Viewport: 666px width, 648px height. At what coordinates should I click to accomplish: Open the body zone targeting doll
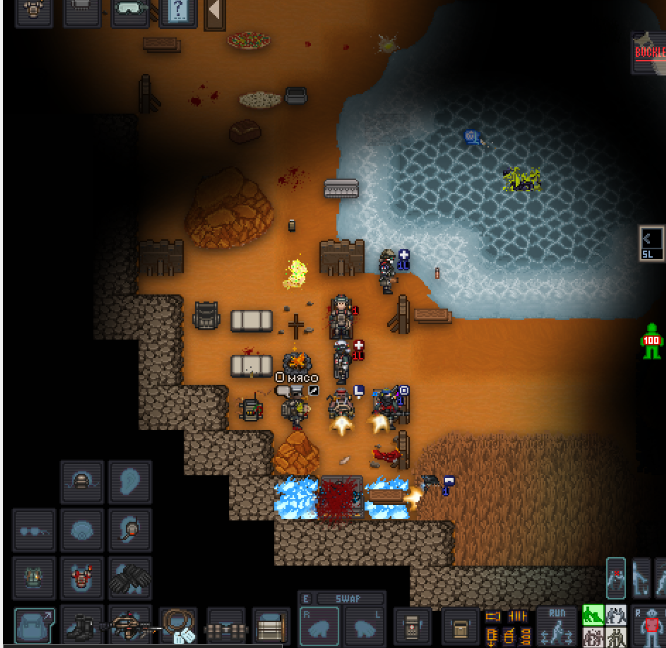[652, 628]
